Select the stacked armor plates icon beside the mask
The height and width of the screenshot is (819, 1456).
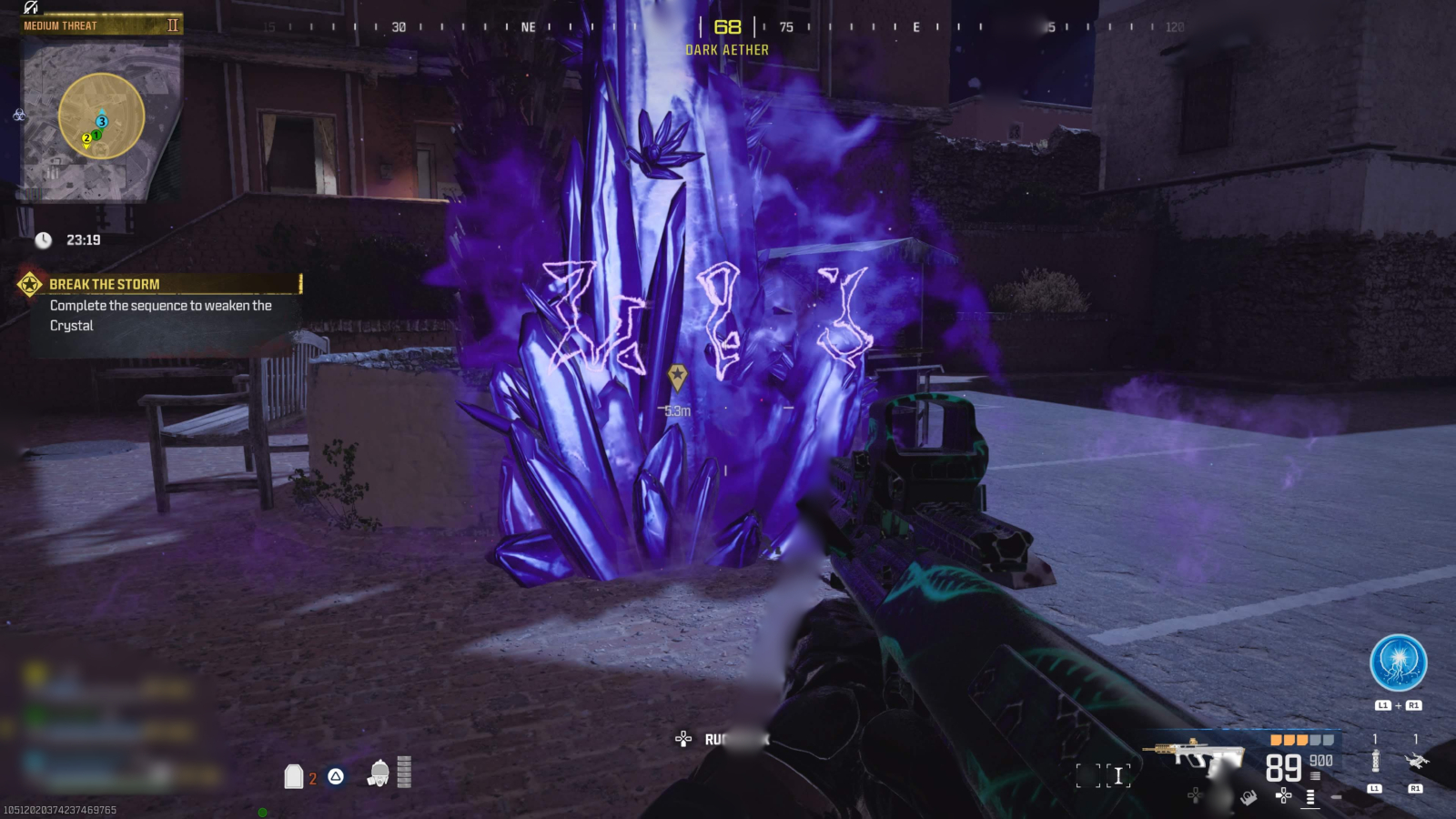(x=404, y=773)
